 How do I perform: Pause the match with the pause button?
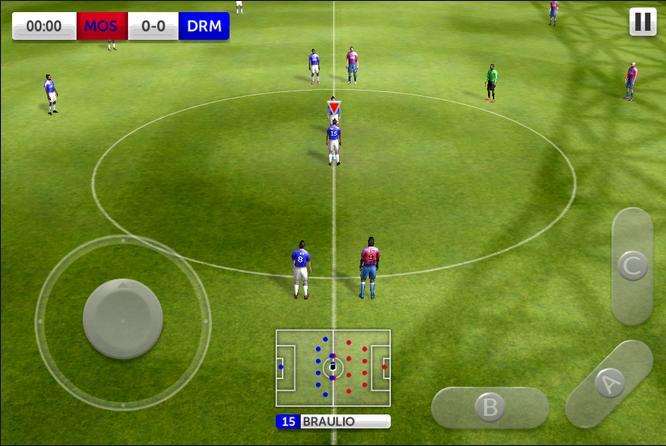coord(642,22)
